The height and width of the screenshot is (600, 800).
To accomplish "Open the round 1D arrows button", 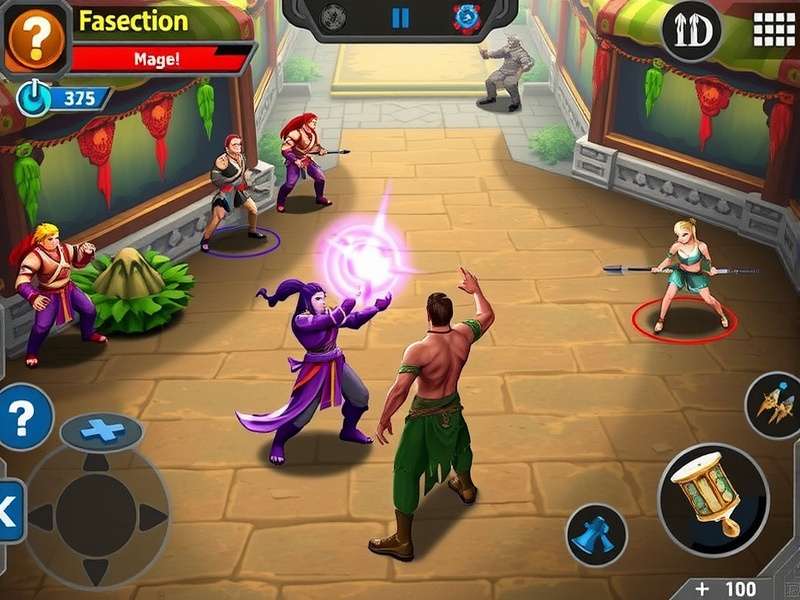I will [x=692, y=31].
